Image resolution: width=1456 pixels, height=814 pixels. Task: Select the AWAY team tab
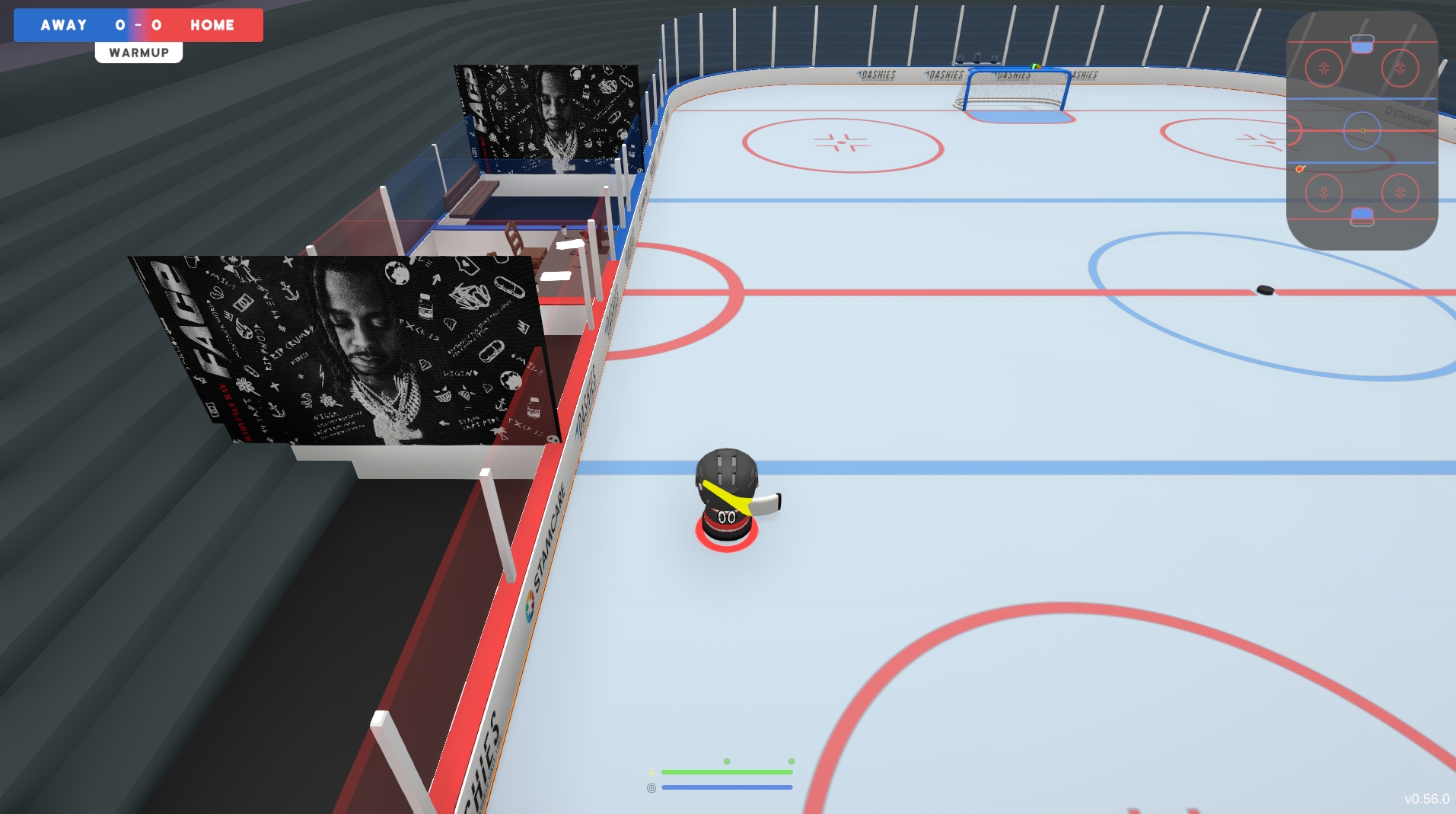(x=65, y=24)
